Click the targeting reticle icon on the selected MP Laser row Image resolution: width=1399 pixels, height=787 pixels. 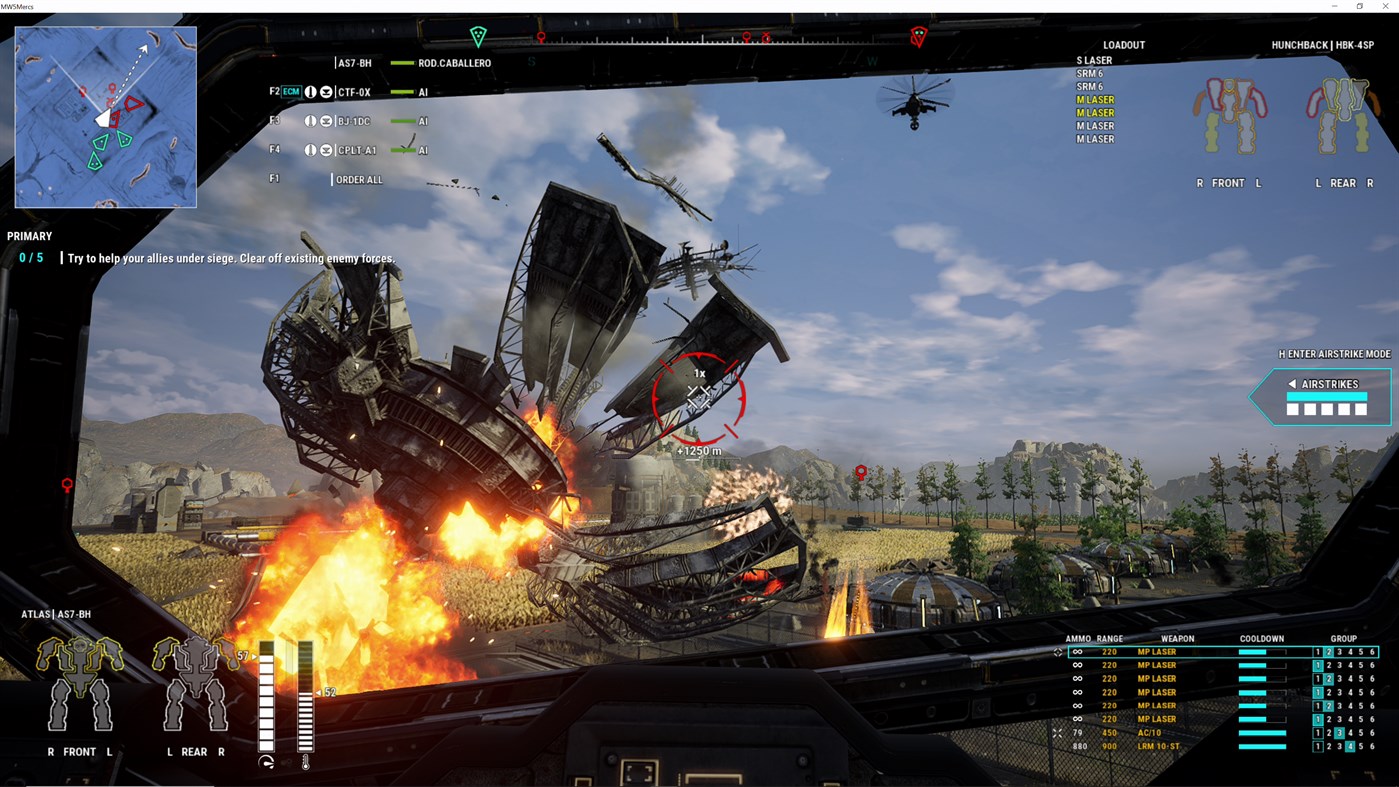(1058, 651)
